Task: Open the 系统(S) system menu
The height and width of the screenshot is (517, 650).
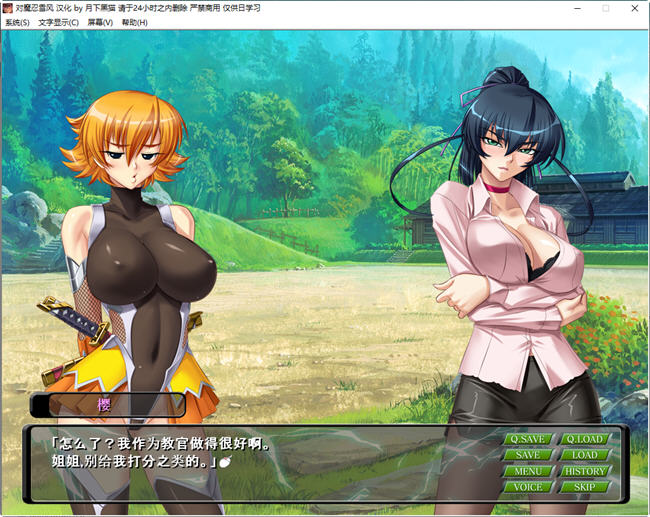Action: 17,22
